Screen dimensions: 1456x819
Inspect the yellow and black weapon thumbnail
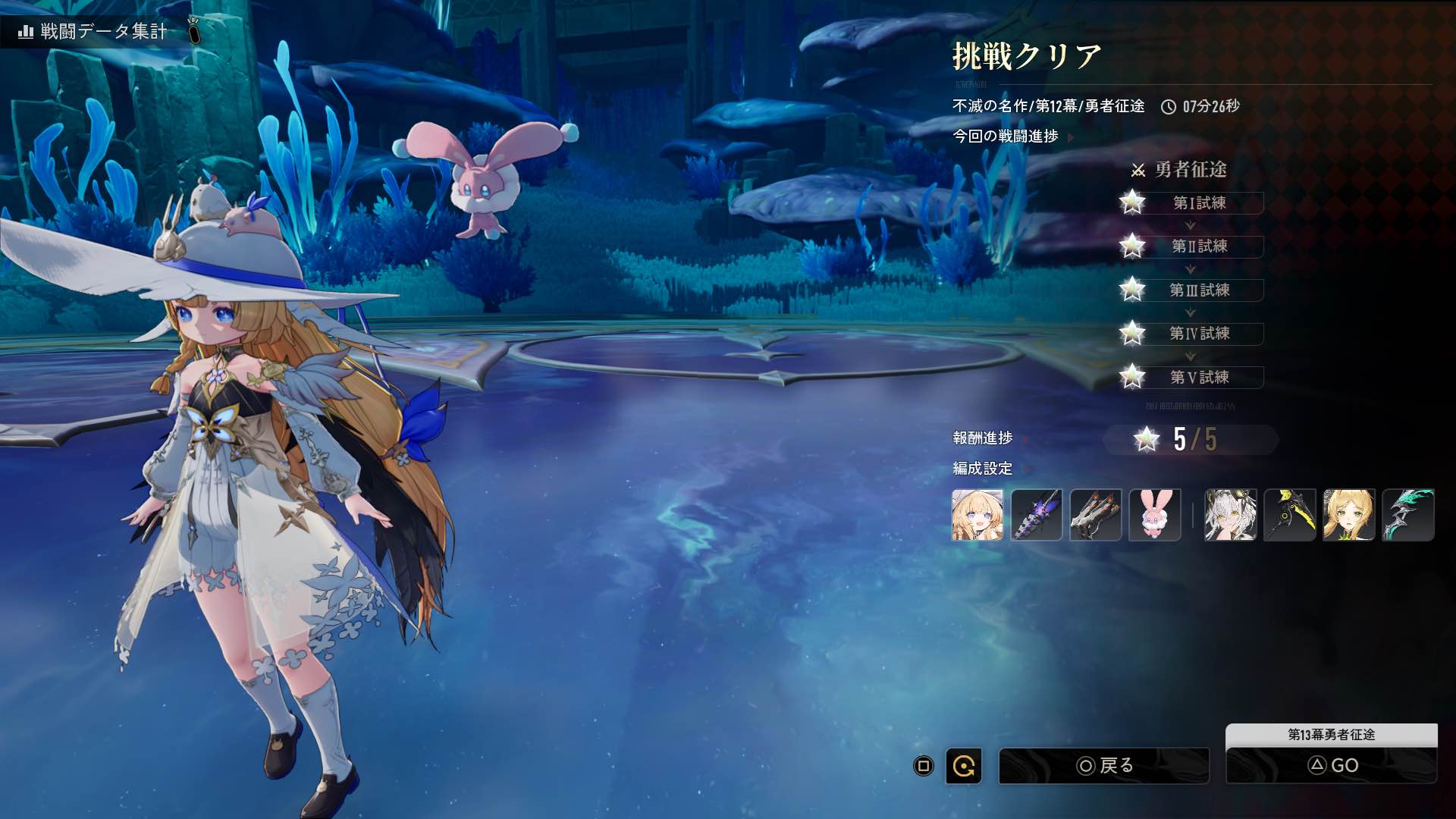tap(1290, 515)
